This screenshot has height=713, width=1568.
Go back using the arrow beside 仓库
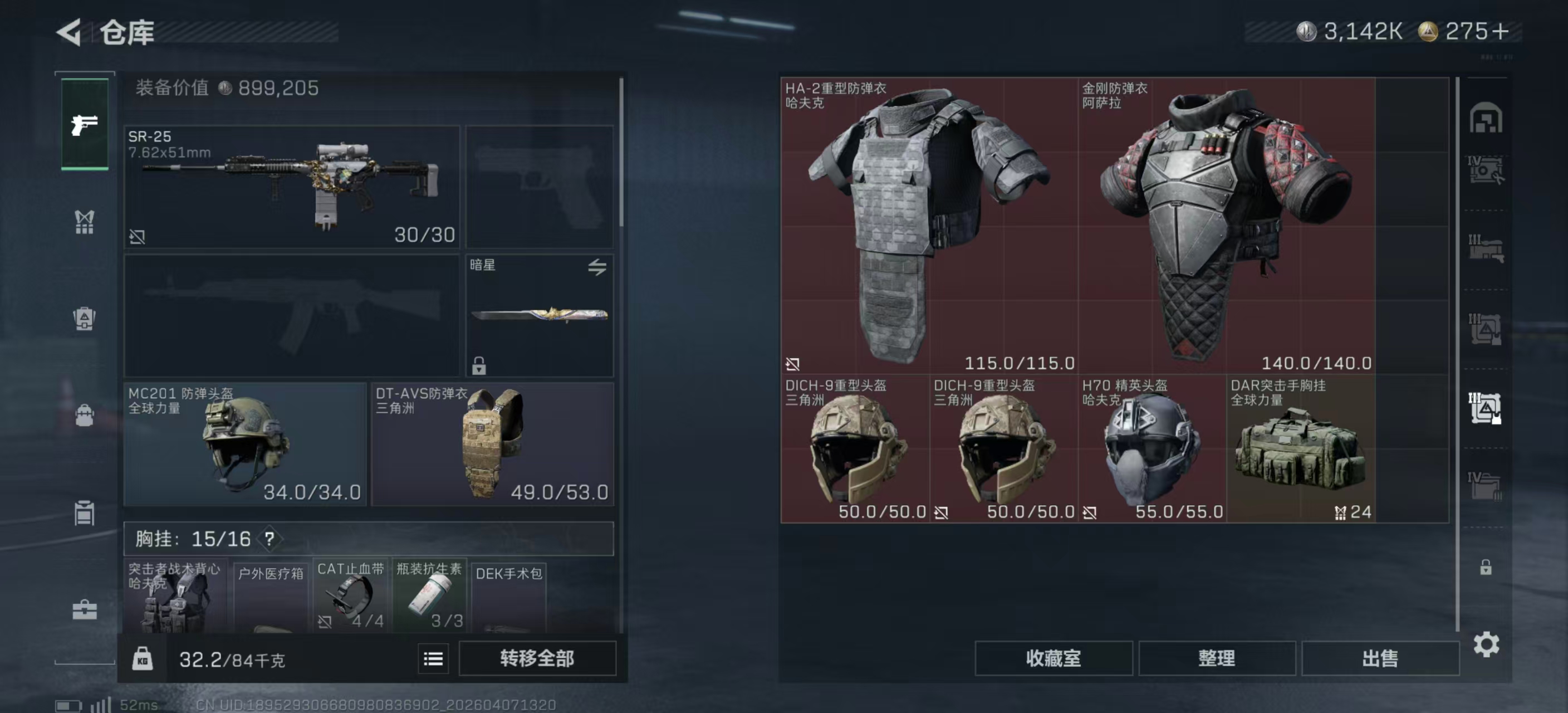coord(69,32)
